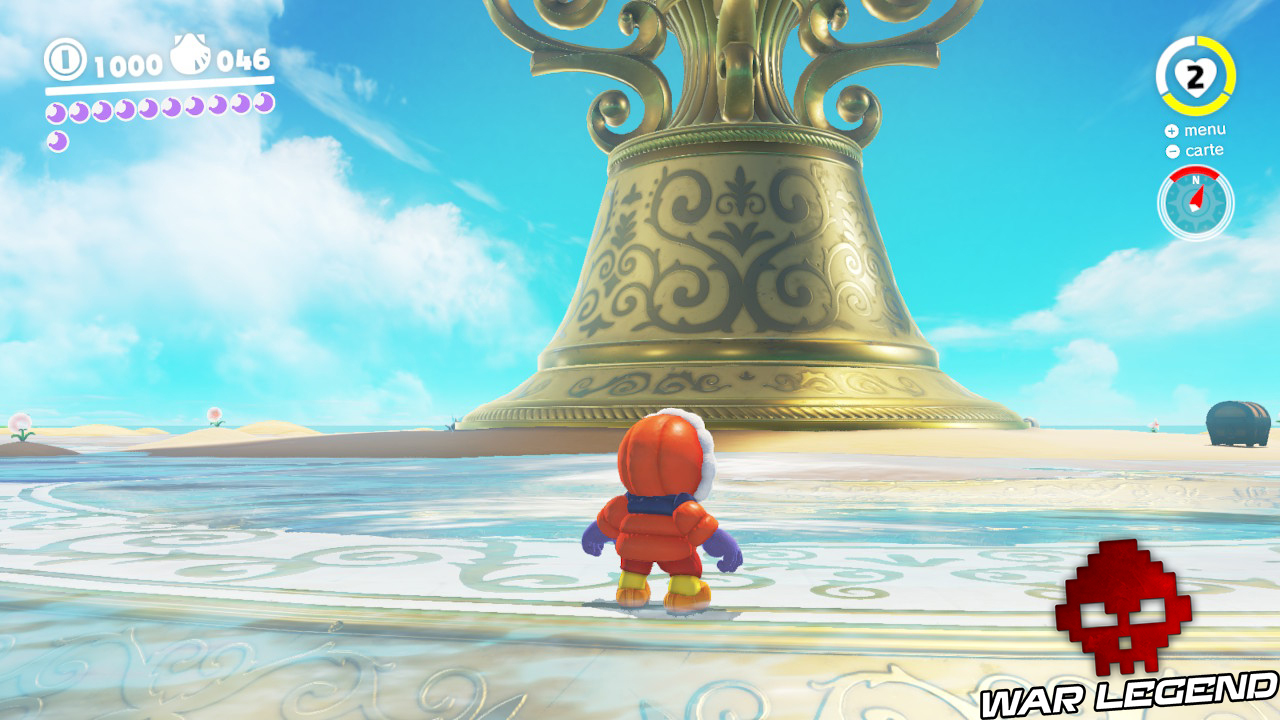This screenshot has height=720, width=1280.
Task: Select the carte label text
Action: [x=1205, y=151]
